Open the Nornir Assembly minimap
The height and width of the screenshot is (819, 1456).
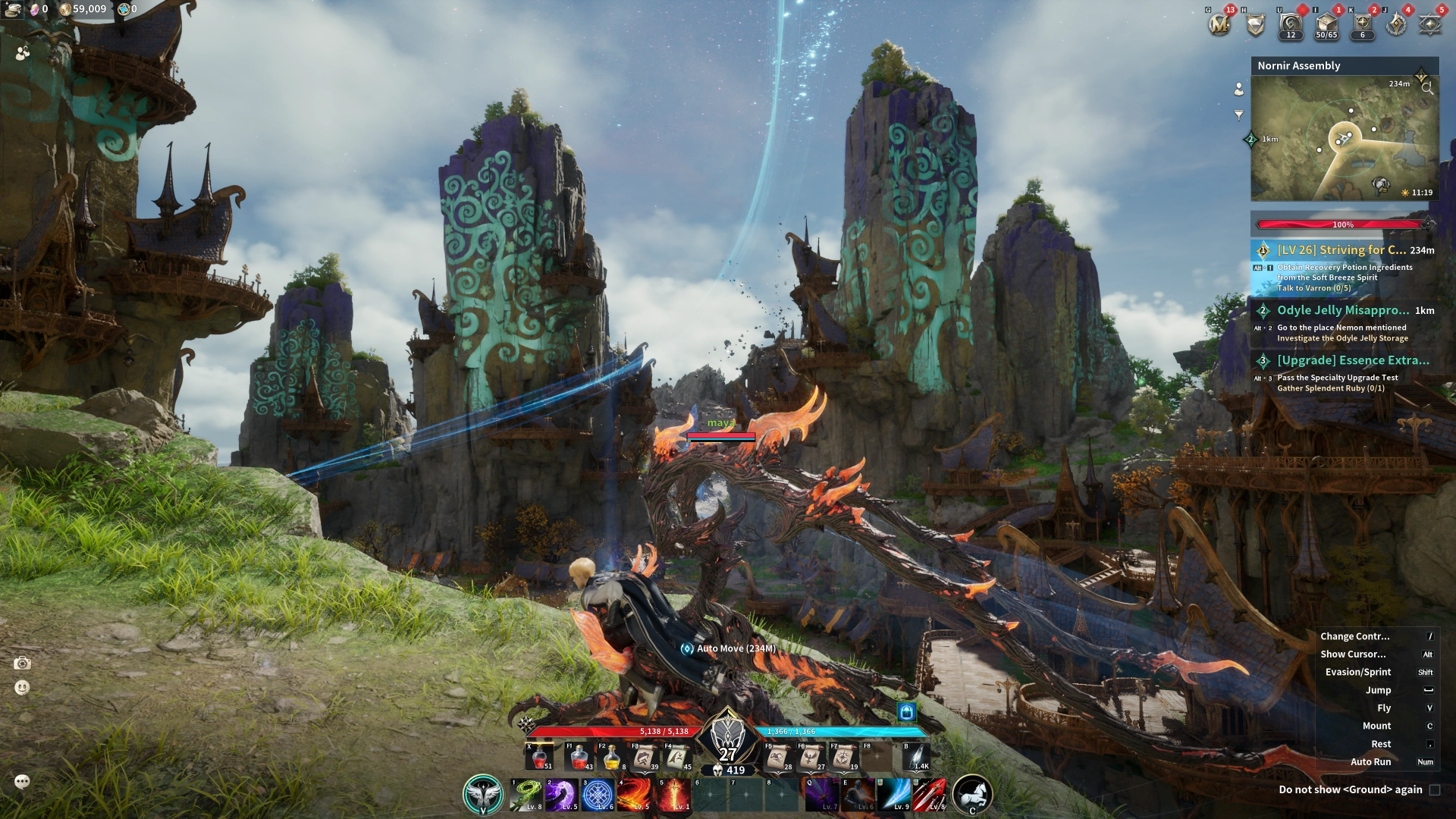tap(1344, 138)
